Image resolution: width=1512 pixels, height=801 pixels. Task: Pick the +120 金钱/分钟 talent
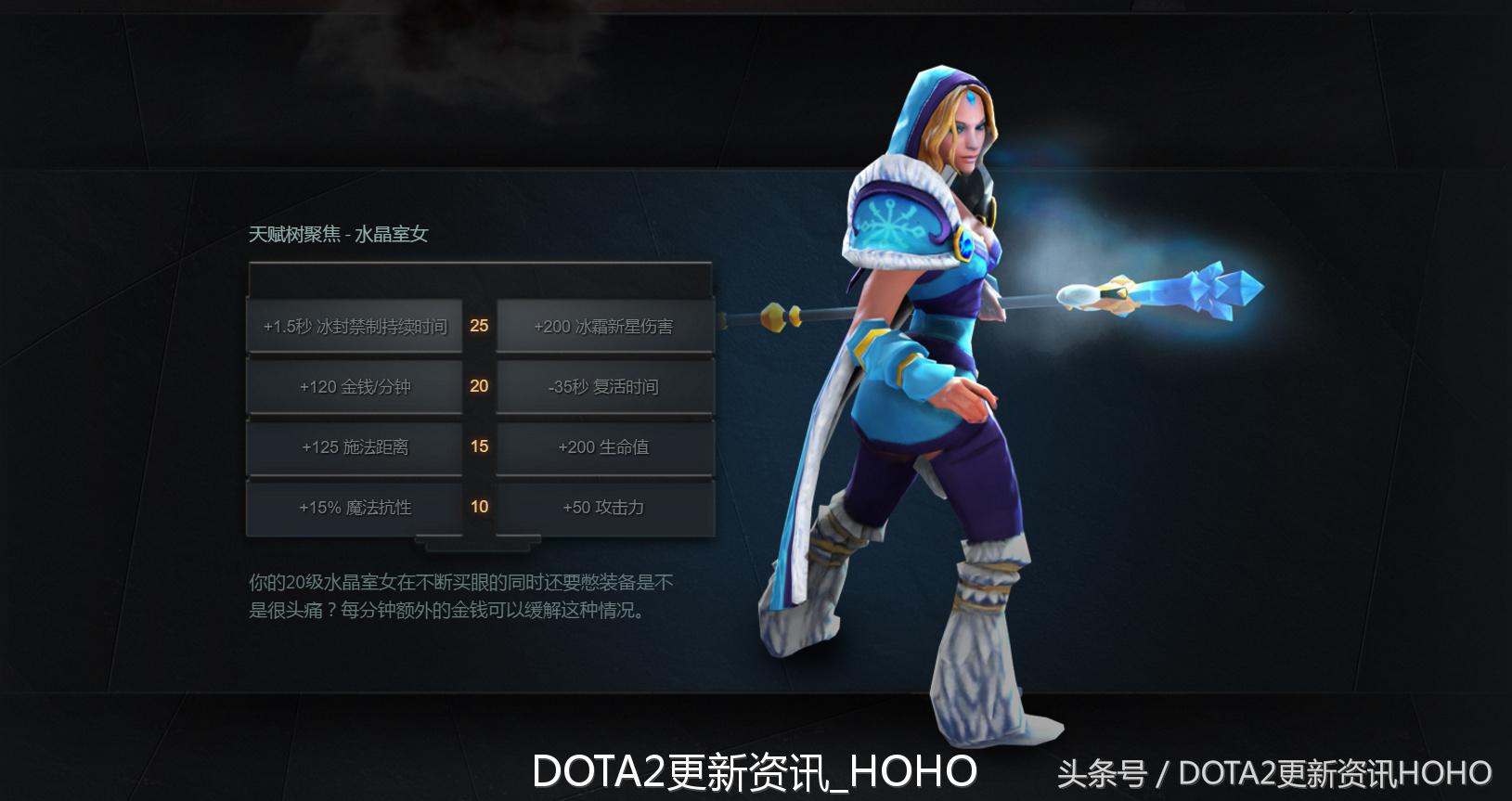[355, 386]
